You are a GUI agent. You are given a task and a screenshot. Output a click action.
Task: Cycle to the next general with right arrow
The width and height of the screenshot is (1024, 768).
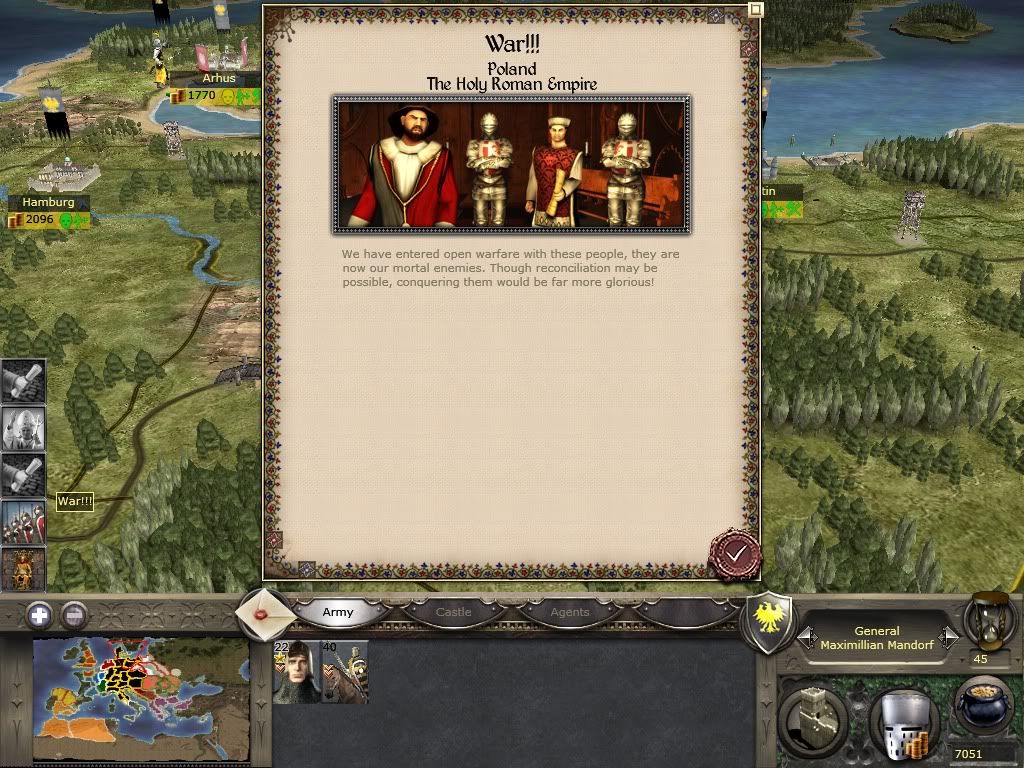[949, 637]
